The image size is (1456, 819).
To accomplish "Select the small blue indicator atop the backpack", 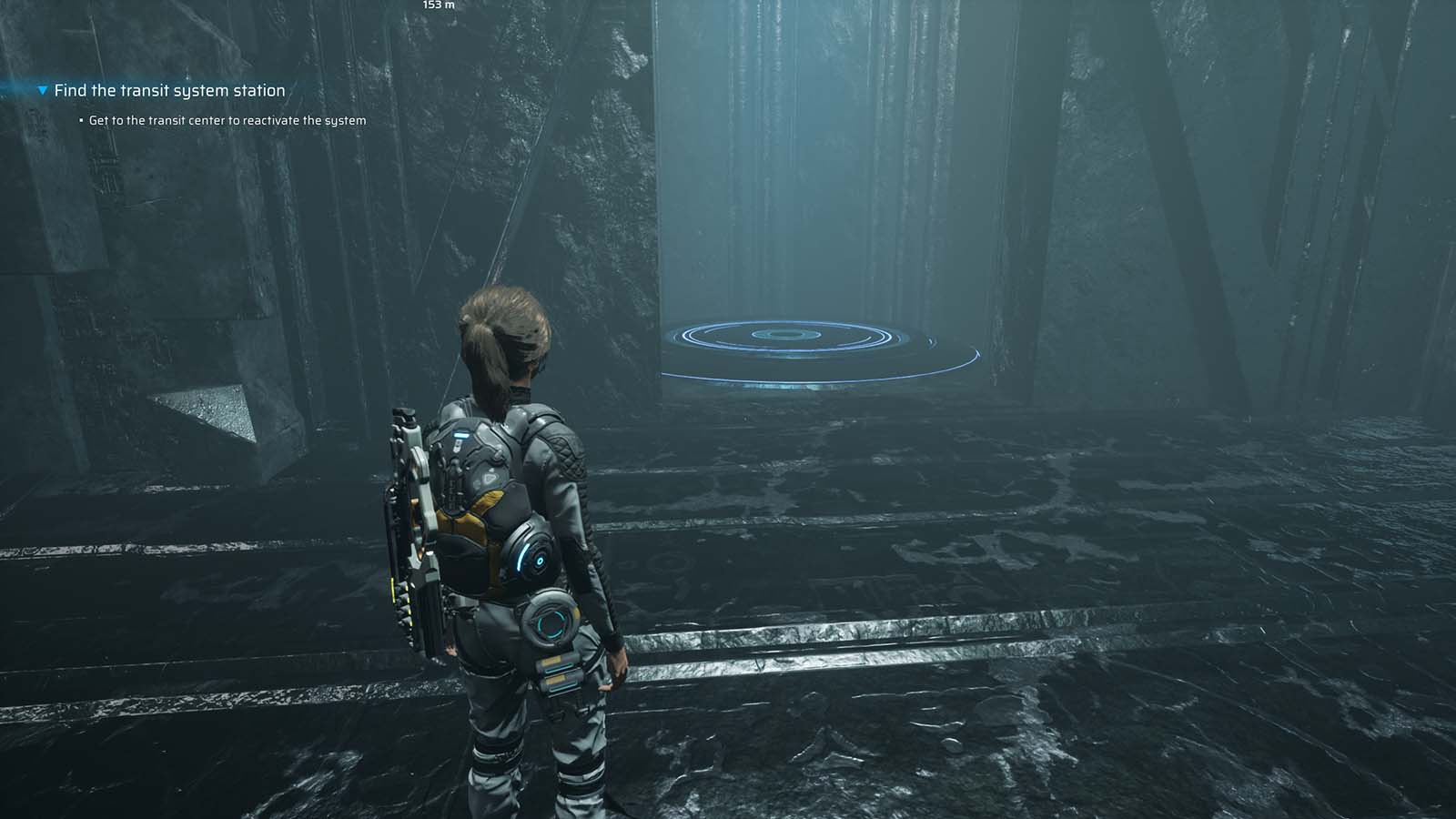I will coord(461,435).
